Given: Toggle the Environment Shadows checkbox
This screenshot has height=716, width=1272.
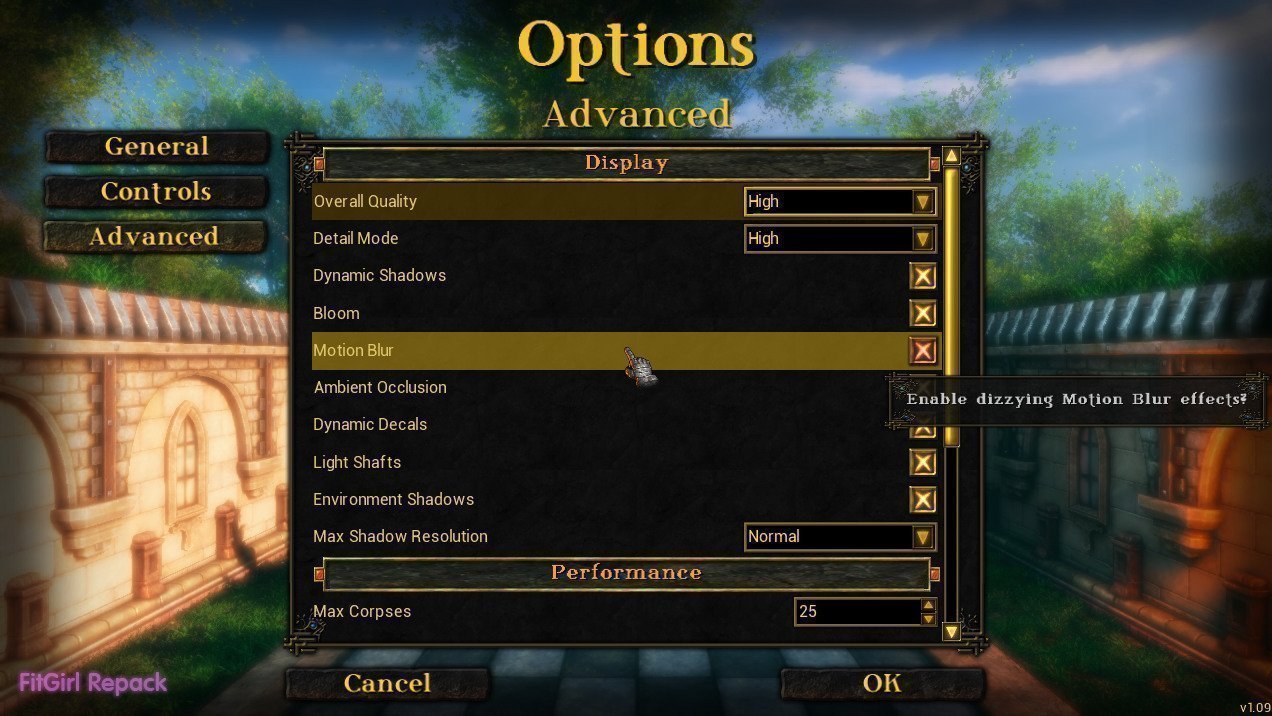Looking at the screenshot, I should pos(922,500).
